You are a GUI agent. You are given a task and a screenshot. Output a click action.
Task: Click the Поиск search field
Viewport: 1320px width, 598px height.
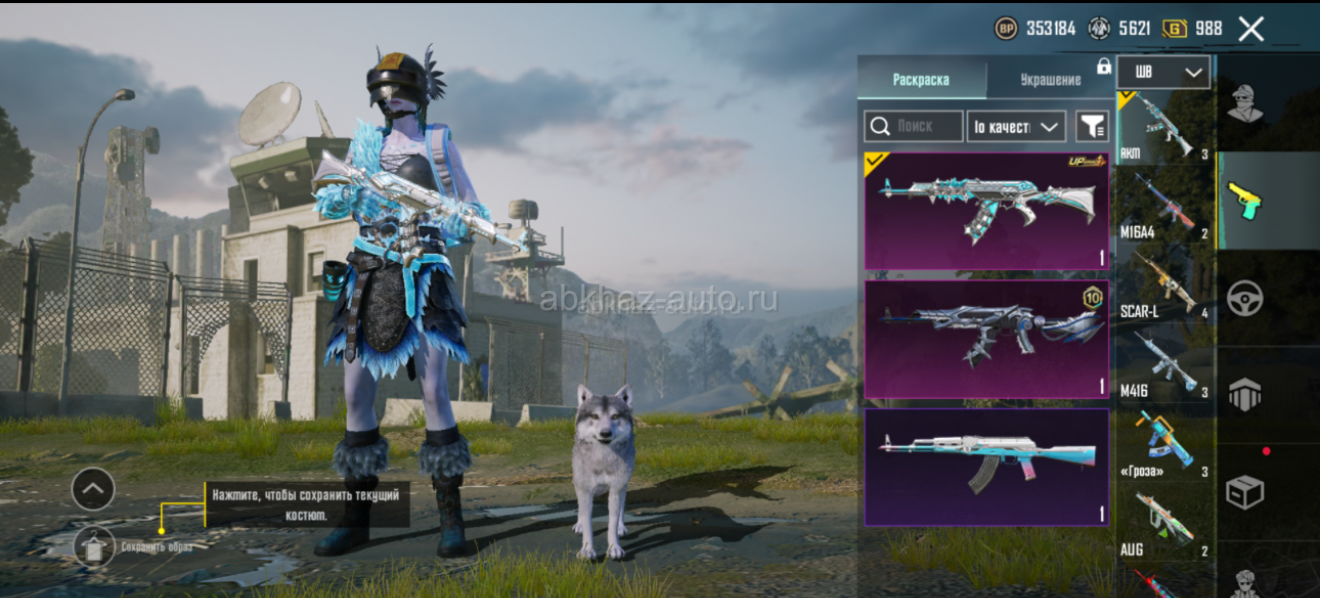914,126
